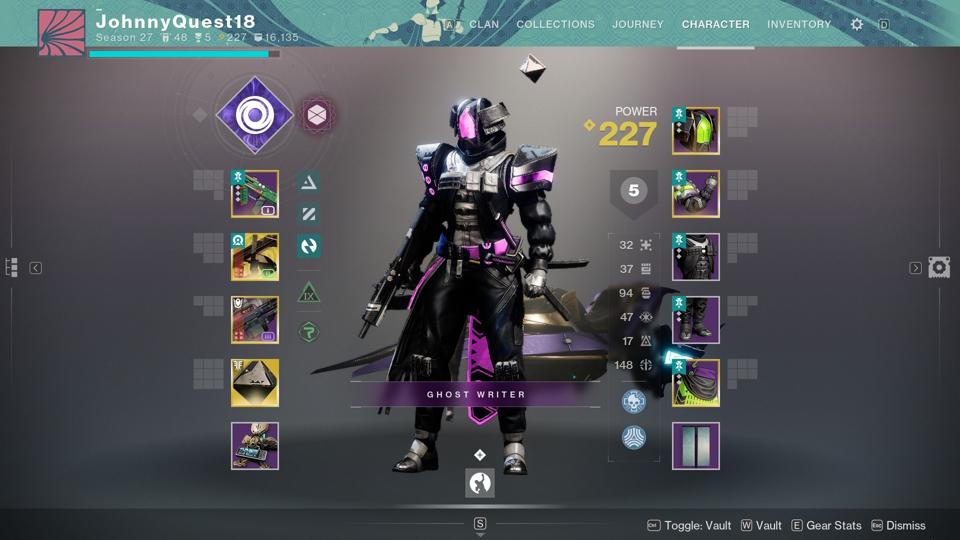Viewport: 960px width, 540px height.
Task: Open the purple Void subclass diamond
Action: (x=254, y=116)
